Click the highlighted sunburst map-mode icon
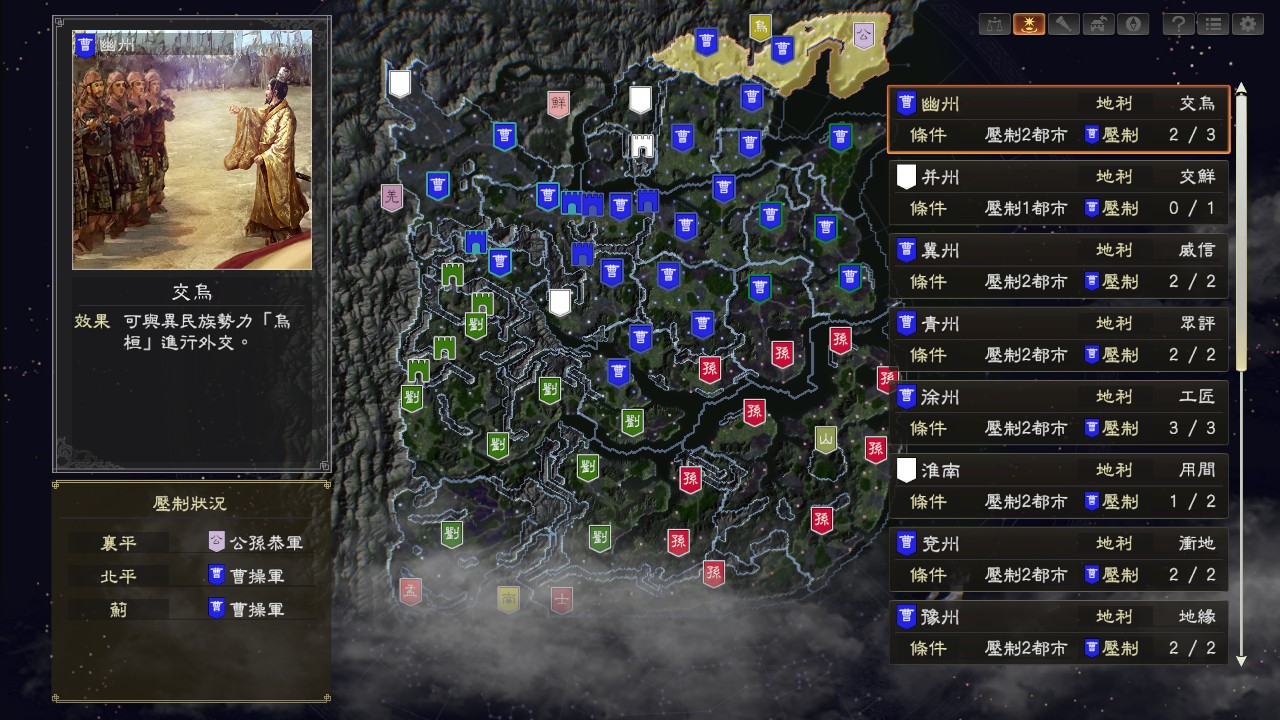This screenshot has width=1280, height=720. coord(1030,24)
